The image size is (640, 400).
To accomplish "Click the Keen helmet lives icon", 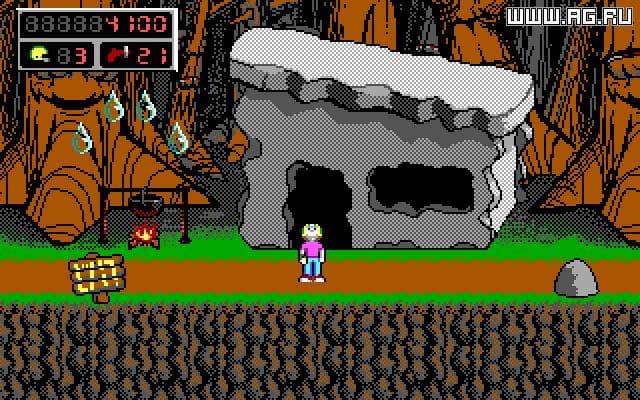I will [41, 52].
